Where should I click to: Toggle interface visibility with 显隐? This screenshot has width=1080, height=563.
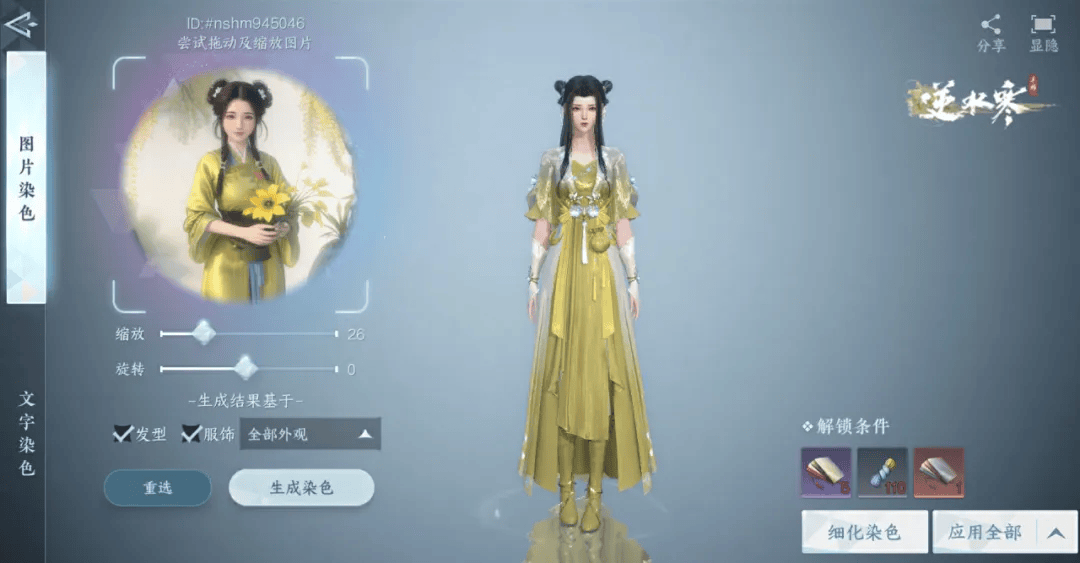click(x=1043, y=33)
